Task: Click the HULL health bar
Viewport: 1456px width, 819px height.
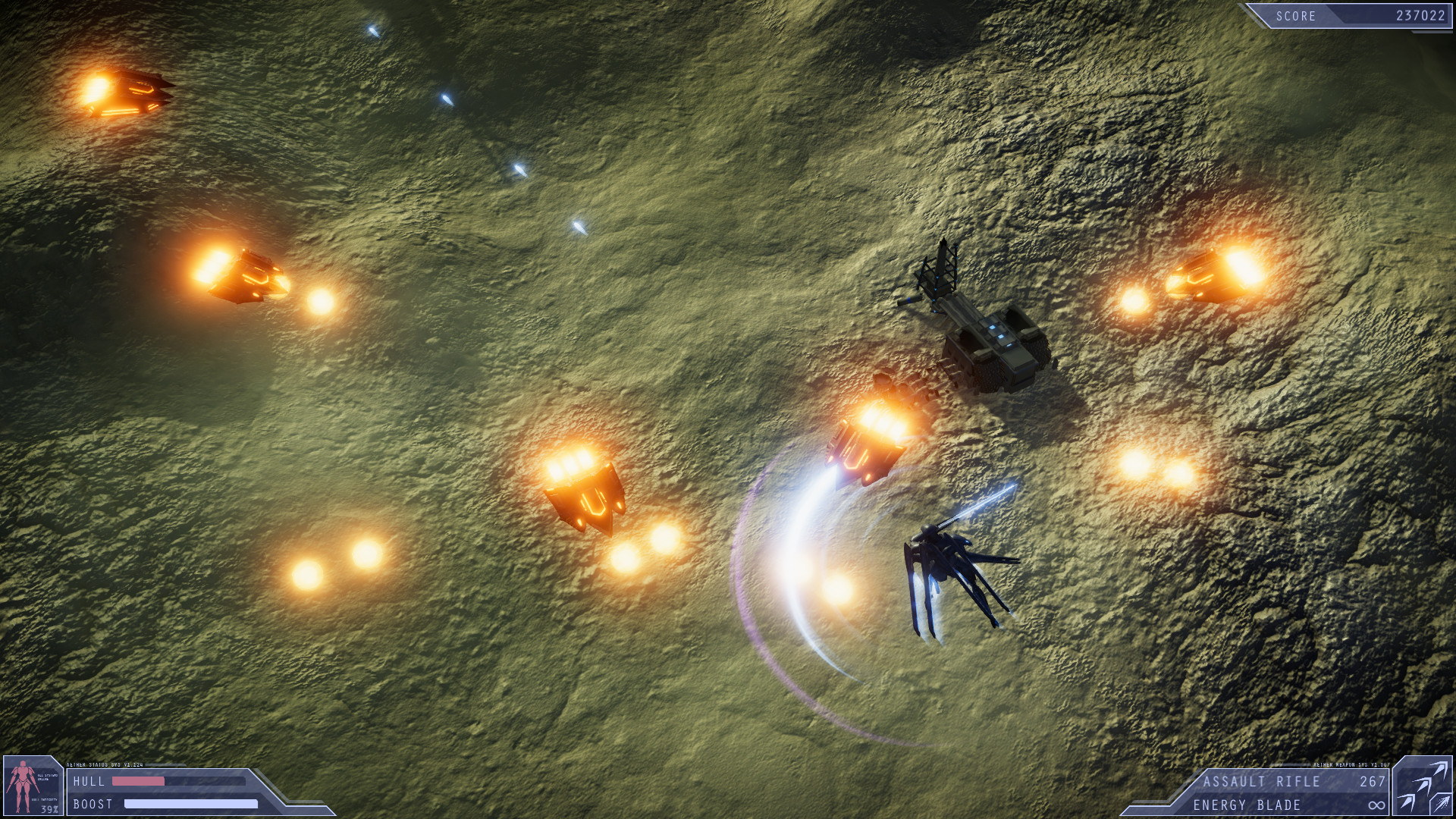Action: point(138,782)
